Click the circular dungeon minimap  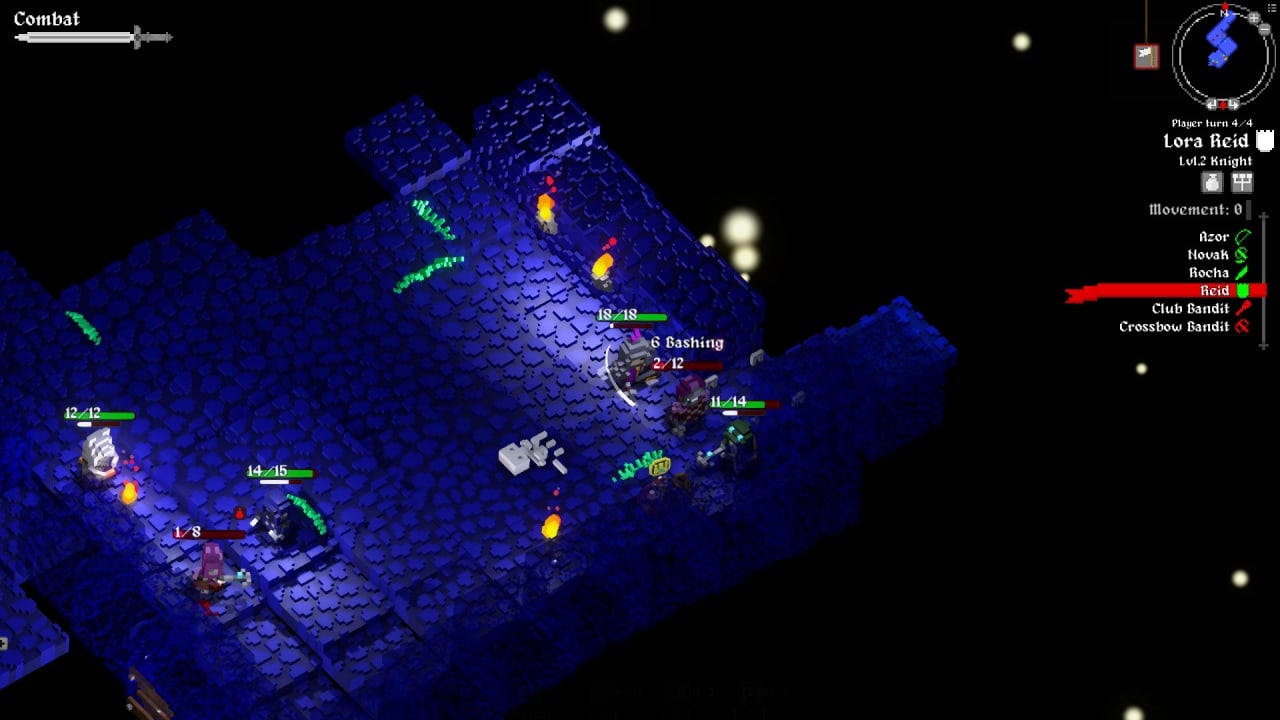point(1221,55)
